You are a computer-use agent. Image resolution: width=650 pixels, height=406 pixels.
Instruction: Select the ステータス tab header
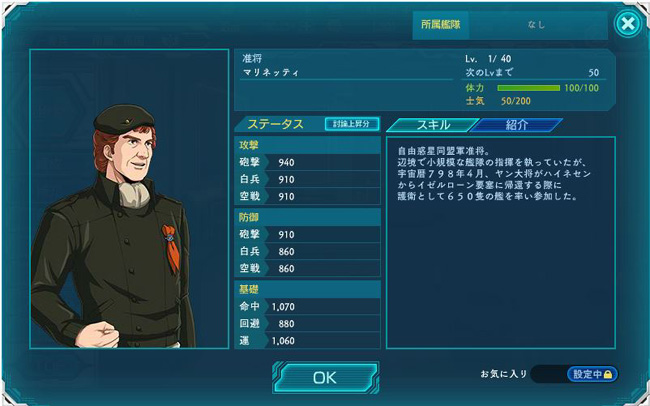coord(275,124)
